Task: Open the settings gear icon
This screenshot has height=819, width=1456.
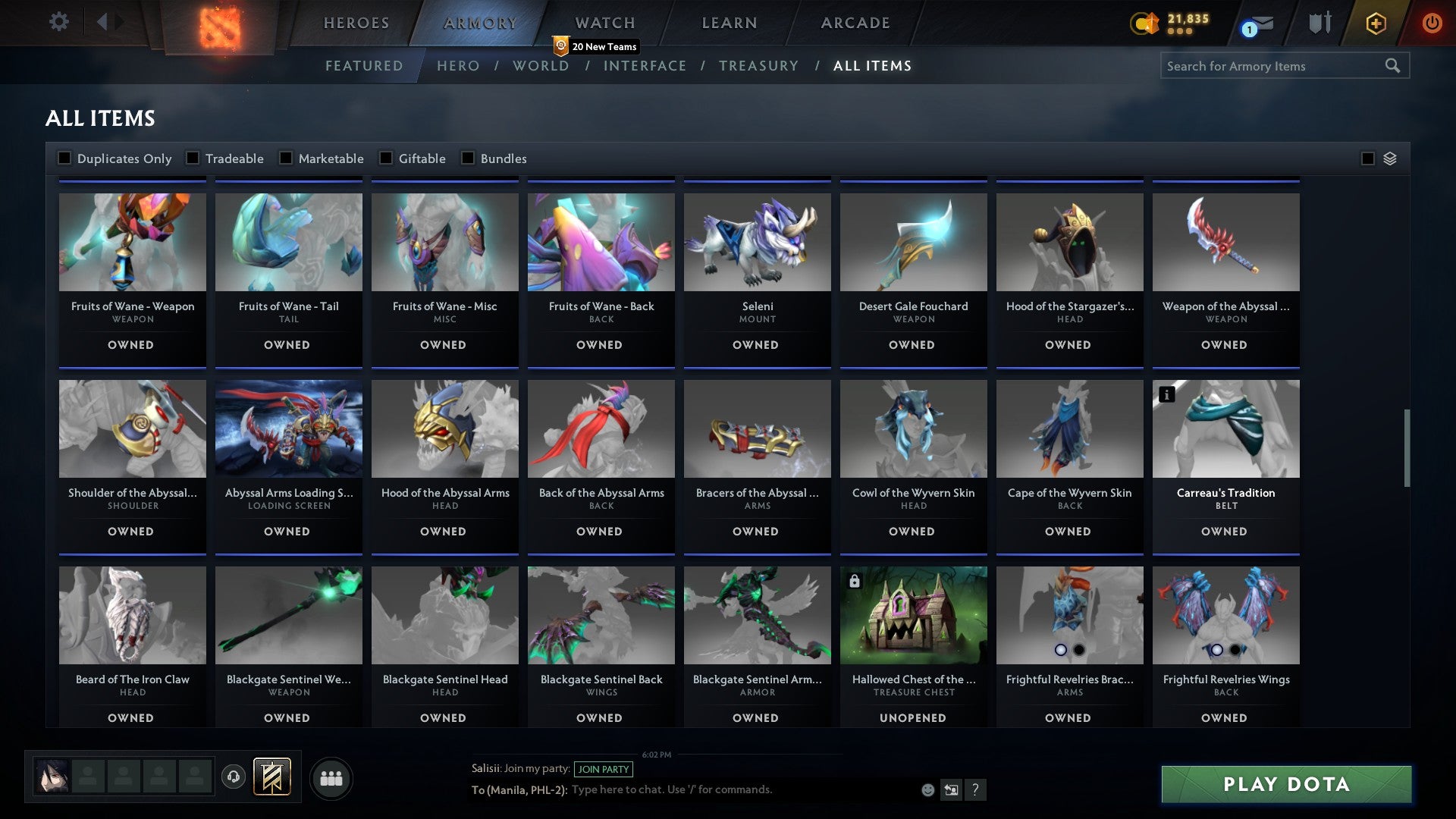Action: tap(59, 21)
